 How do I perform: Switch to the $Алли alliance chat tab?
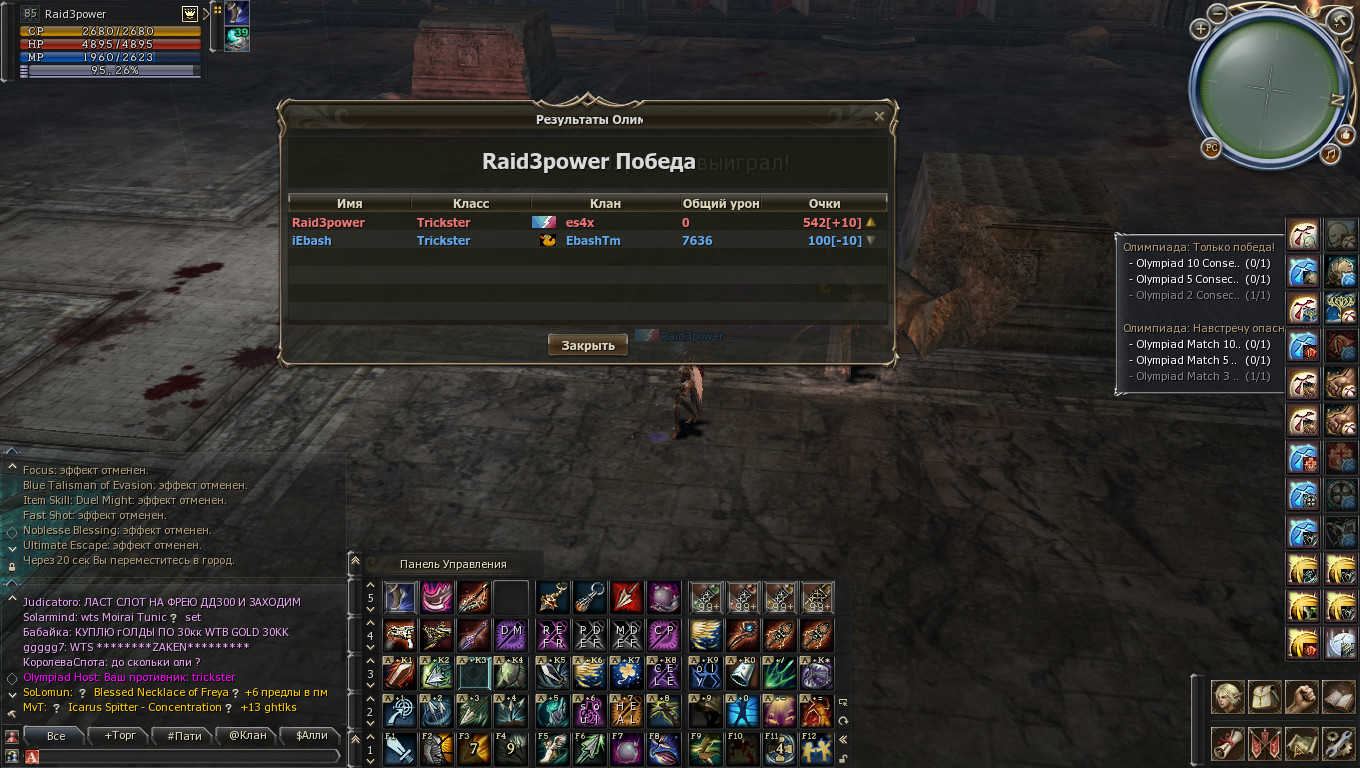(311, 736)
